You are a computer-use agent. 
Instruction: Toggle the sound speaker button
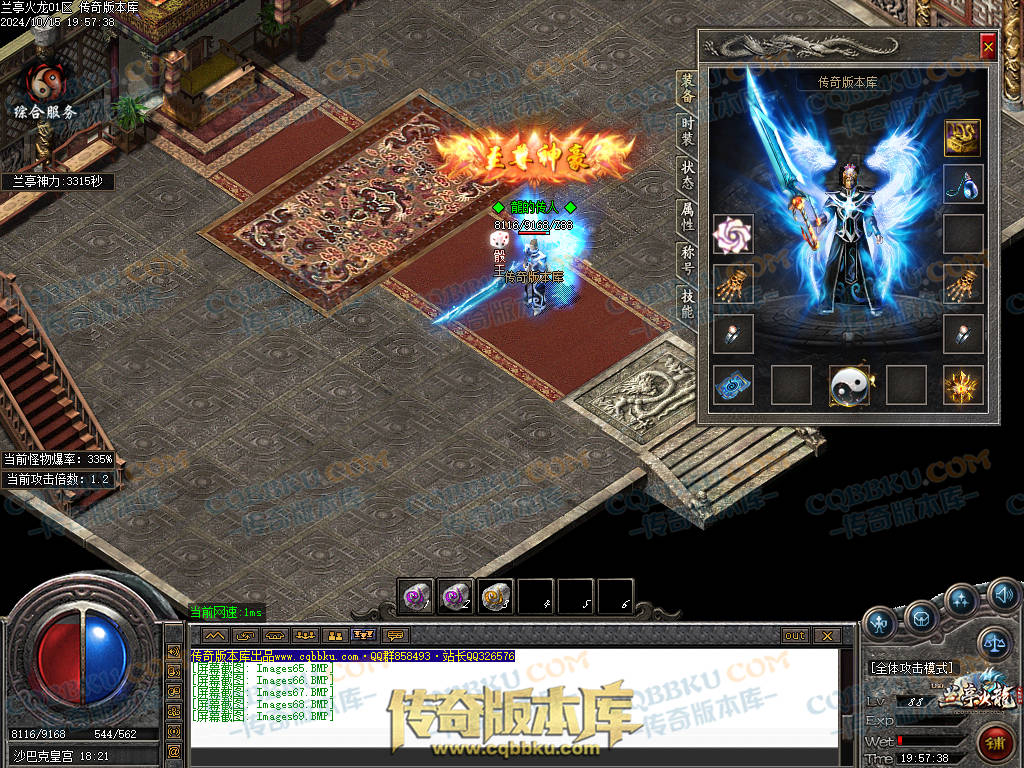pyautogui.click(x=1004, y=597)
